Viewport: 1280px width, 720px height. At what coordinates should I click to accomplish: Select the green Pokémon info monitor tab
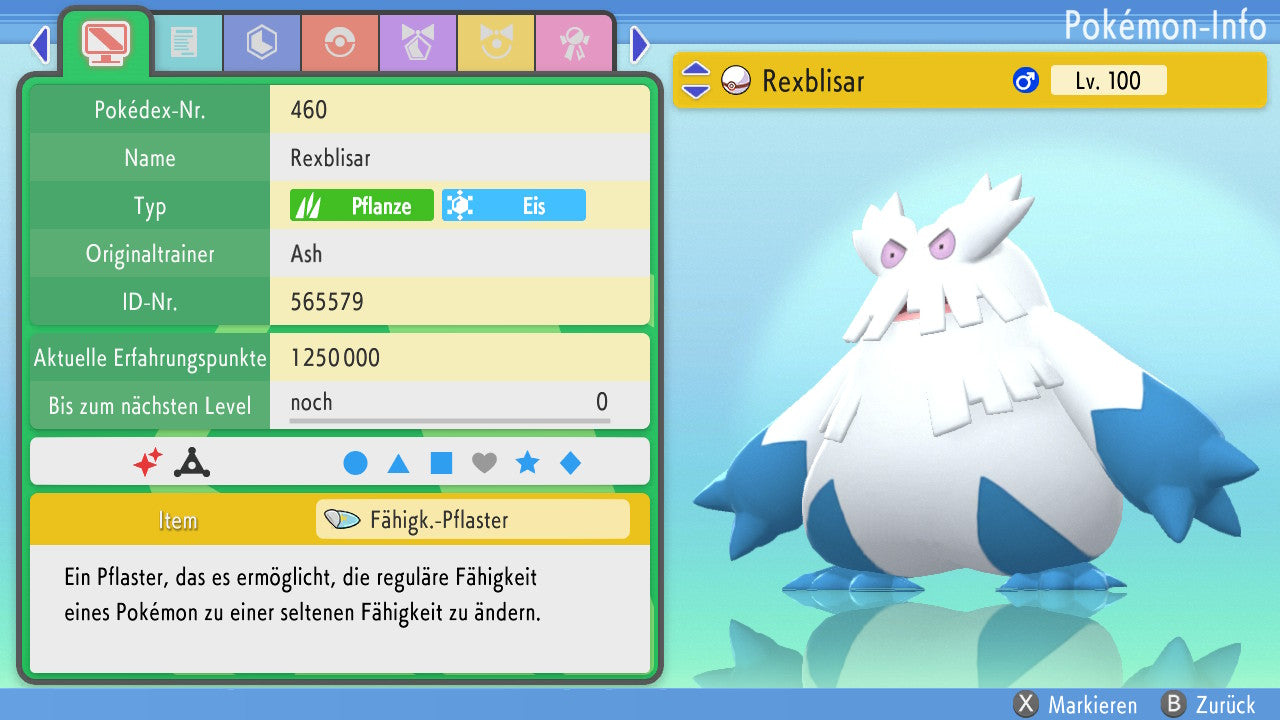[x=105, y=41]
